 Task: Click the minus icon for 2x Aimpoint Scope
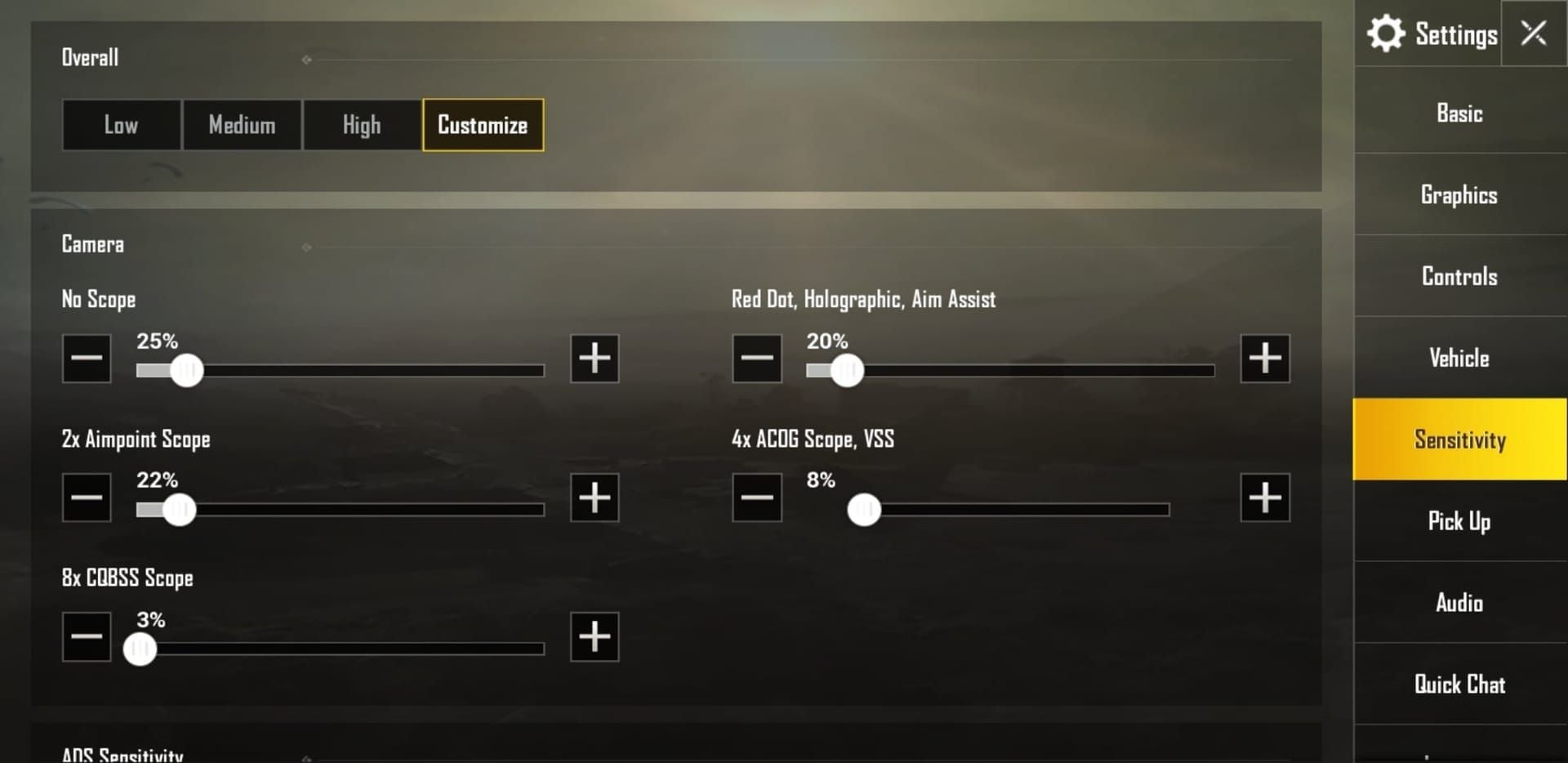pyautogui.click(x=86, y=498)
